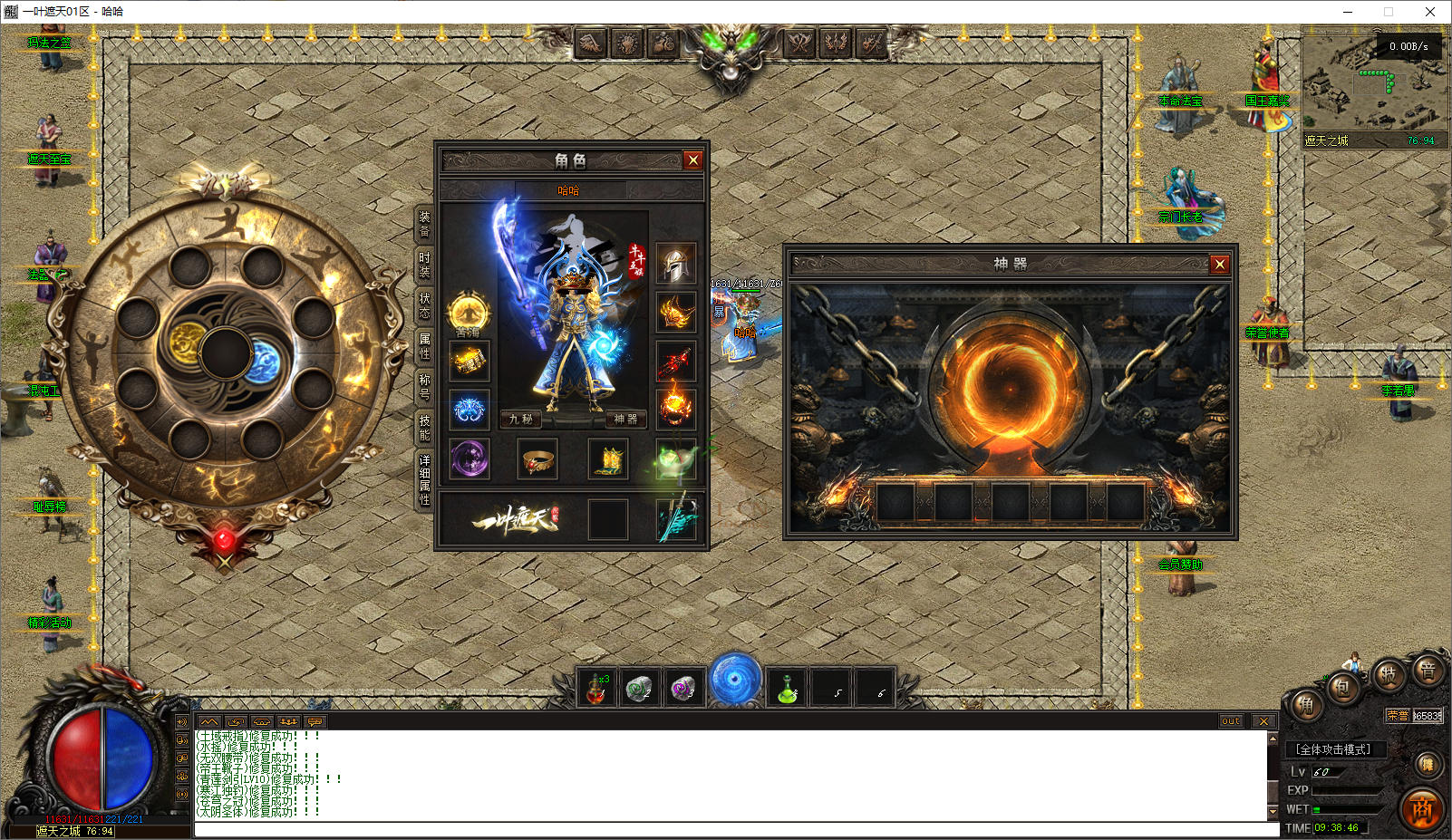The width and height of the screenshot is (1452, 840).
Task: Toggle sound with the 音 button
Action: 1428,671
